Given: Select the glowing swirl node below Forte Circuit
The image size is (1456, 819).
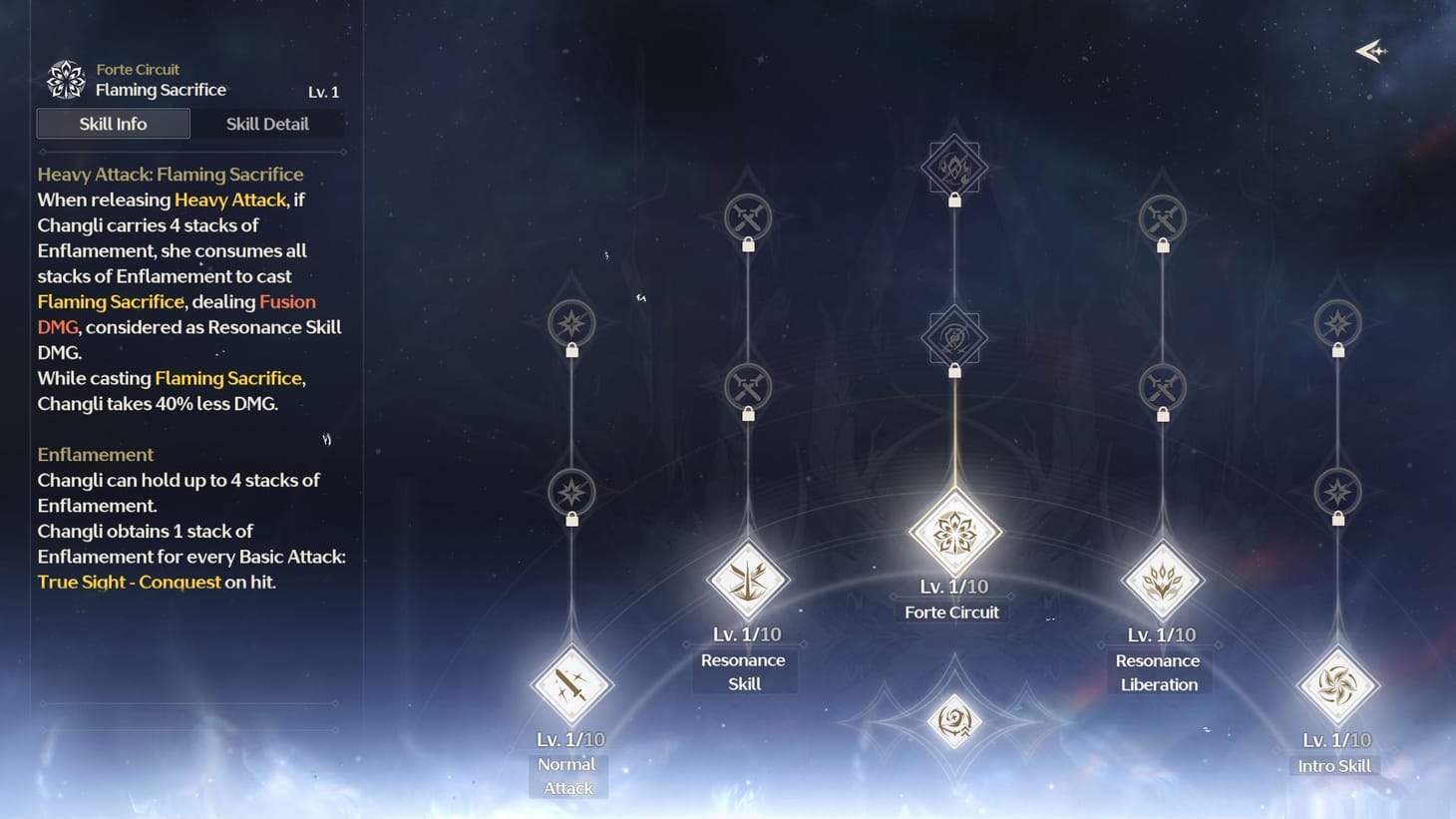Looking at the screenshot, I should click(x=953, y=720).
